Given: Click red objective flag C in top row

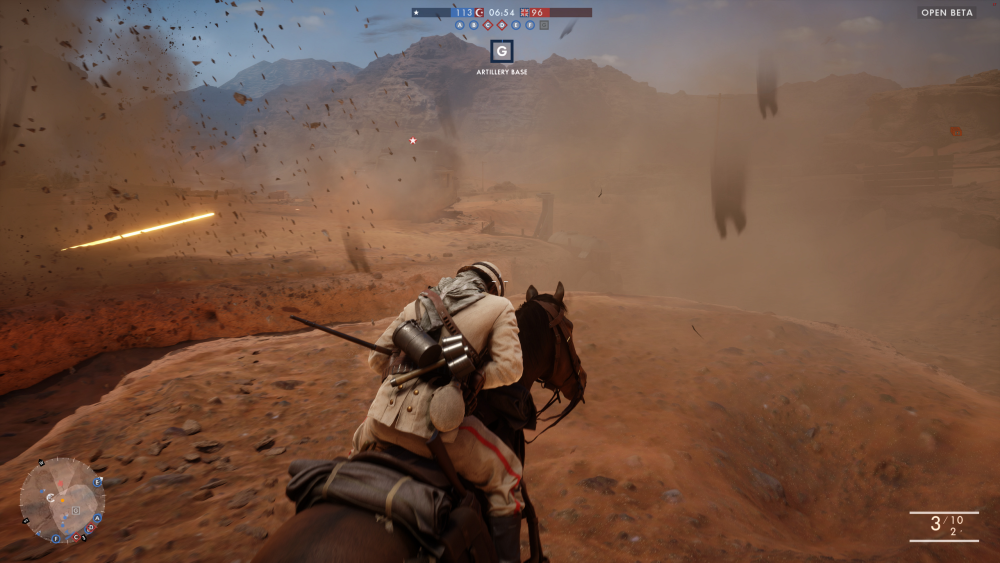Looking at the screenshot, I should pos(488,25).
